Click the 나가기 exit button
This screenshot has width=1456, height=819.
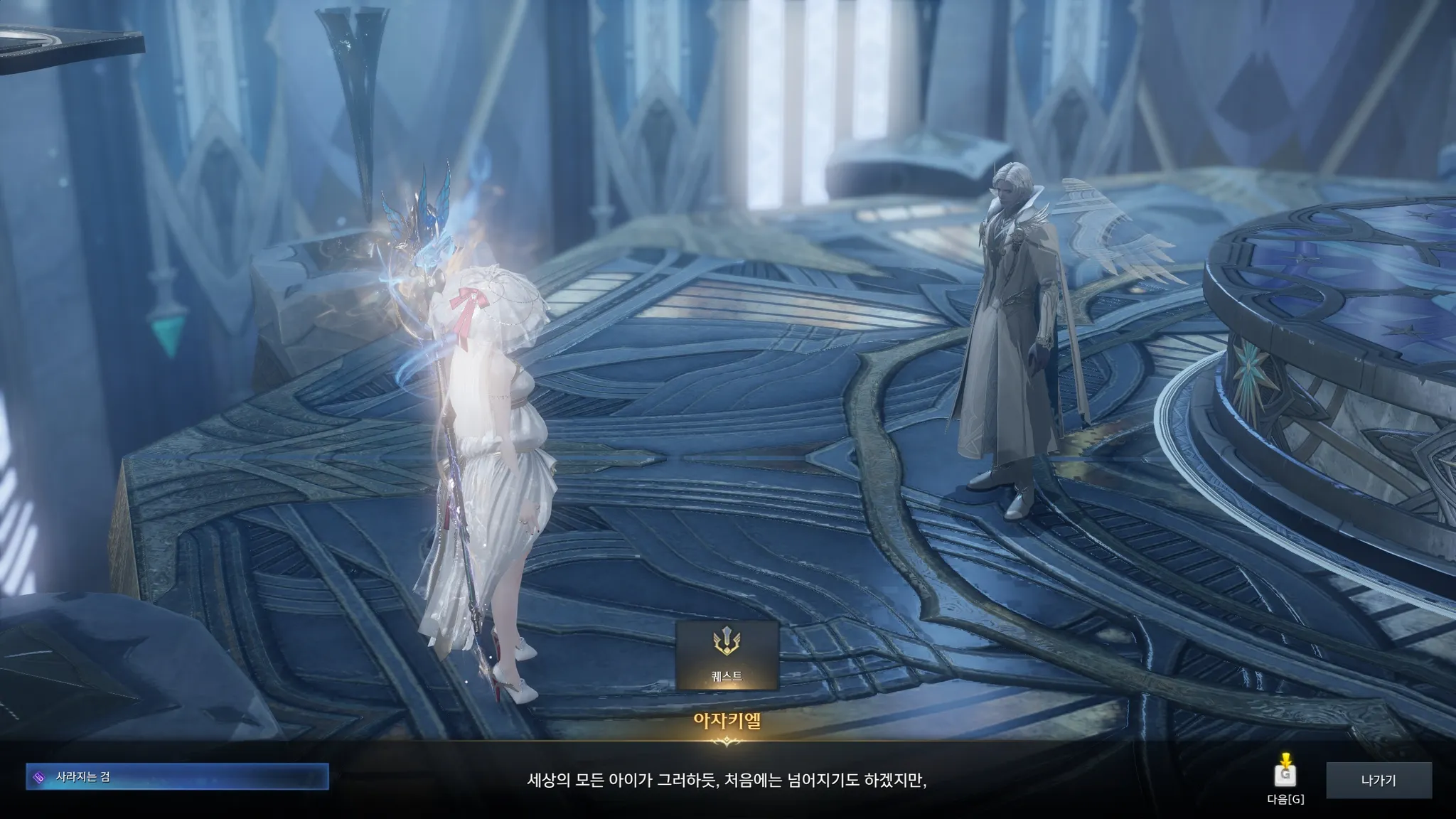pos(1378,780)
